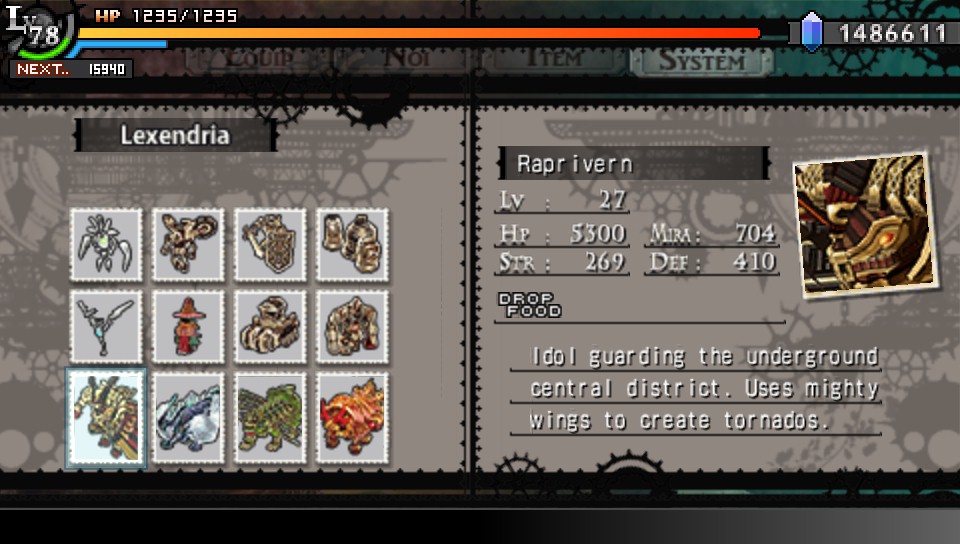Select the Raprivern stamp in the bestiary grid

(x=106, y=417)
